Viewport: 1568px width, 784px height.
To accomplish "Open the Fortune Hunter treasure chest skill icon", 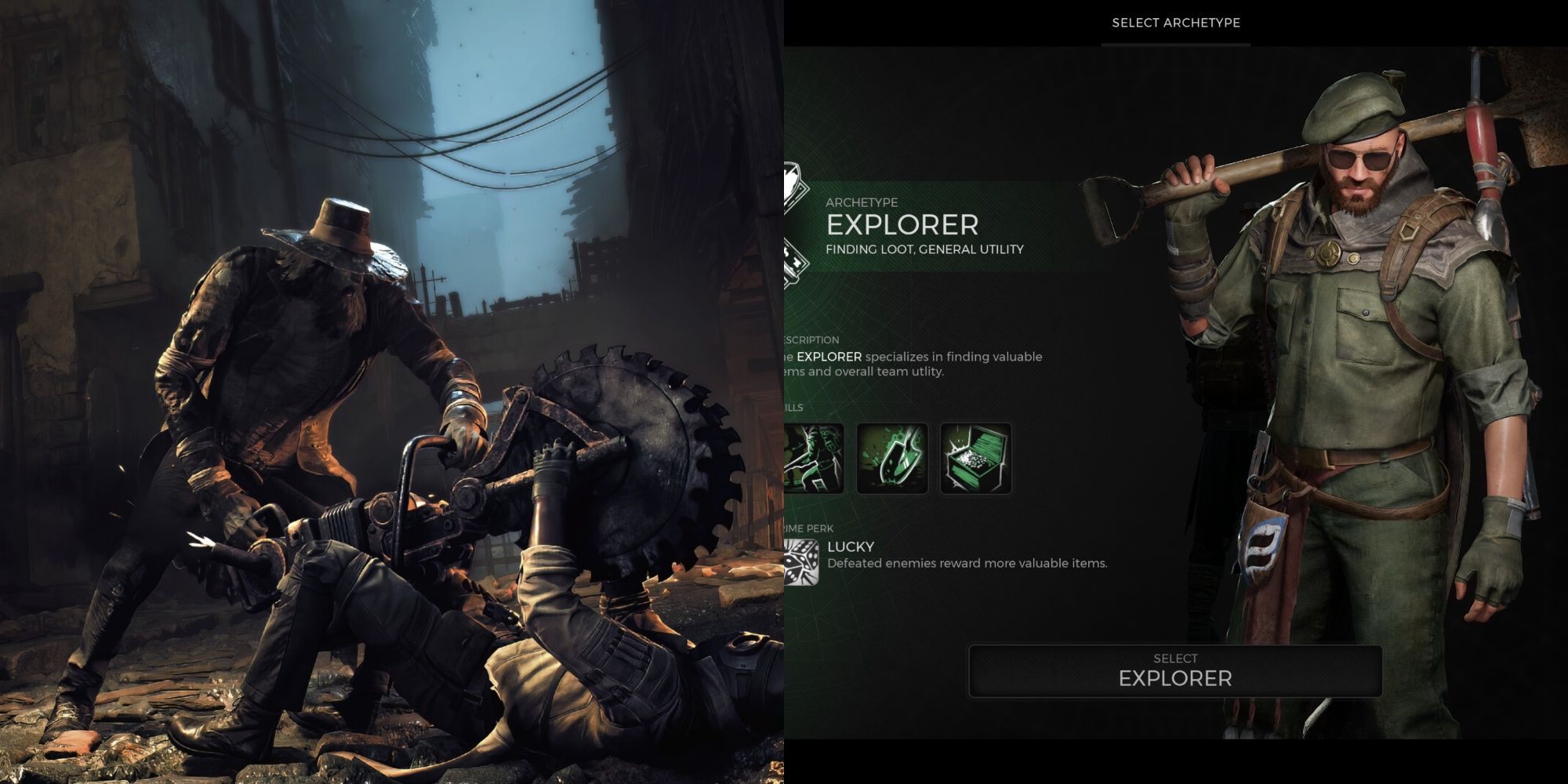I will [x=978, y=459].
